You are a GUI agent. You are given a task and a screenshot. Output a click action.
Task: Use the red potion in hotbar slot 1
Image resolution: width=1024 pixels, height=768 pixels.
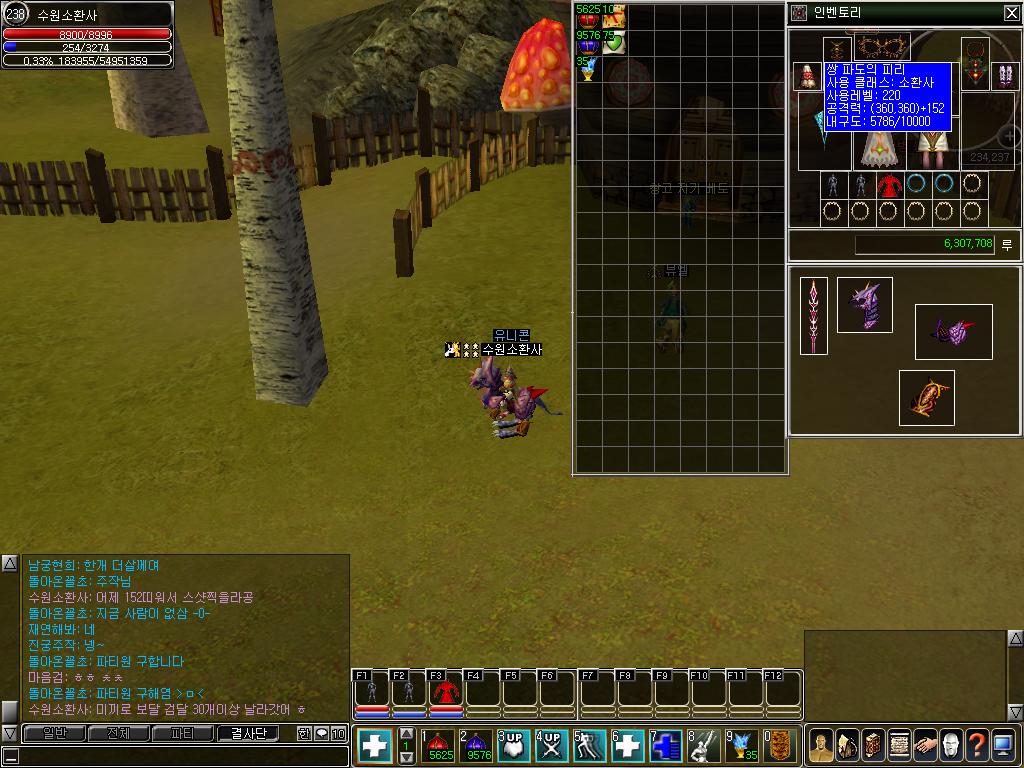tap(440, 746)
